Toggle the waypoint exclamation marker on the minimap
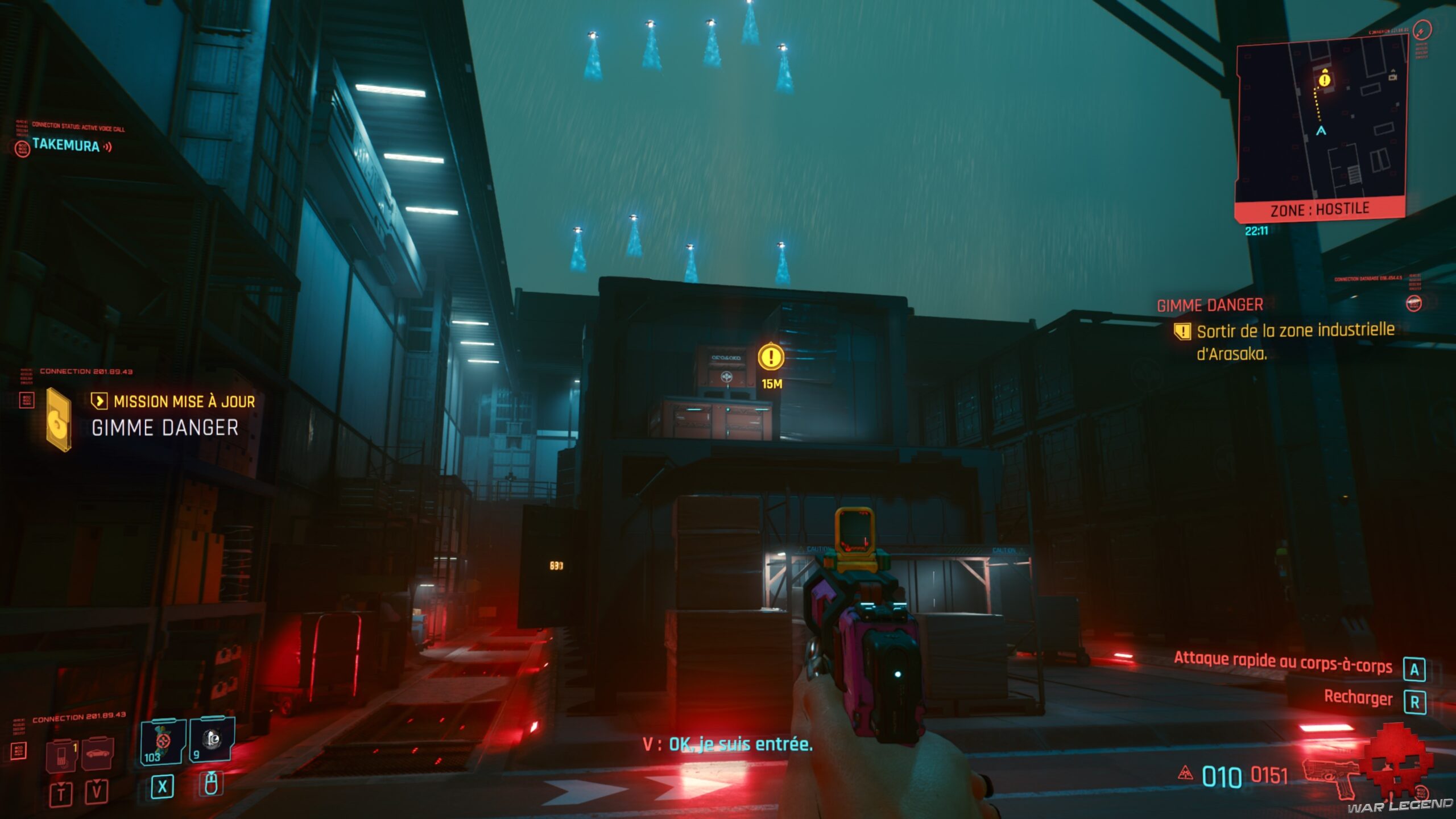This screenshot has width=1456, height=819. 1325,80
